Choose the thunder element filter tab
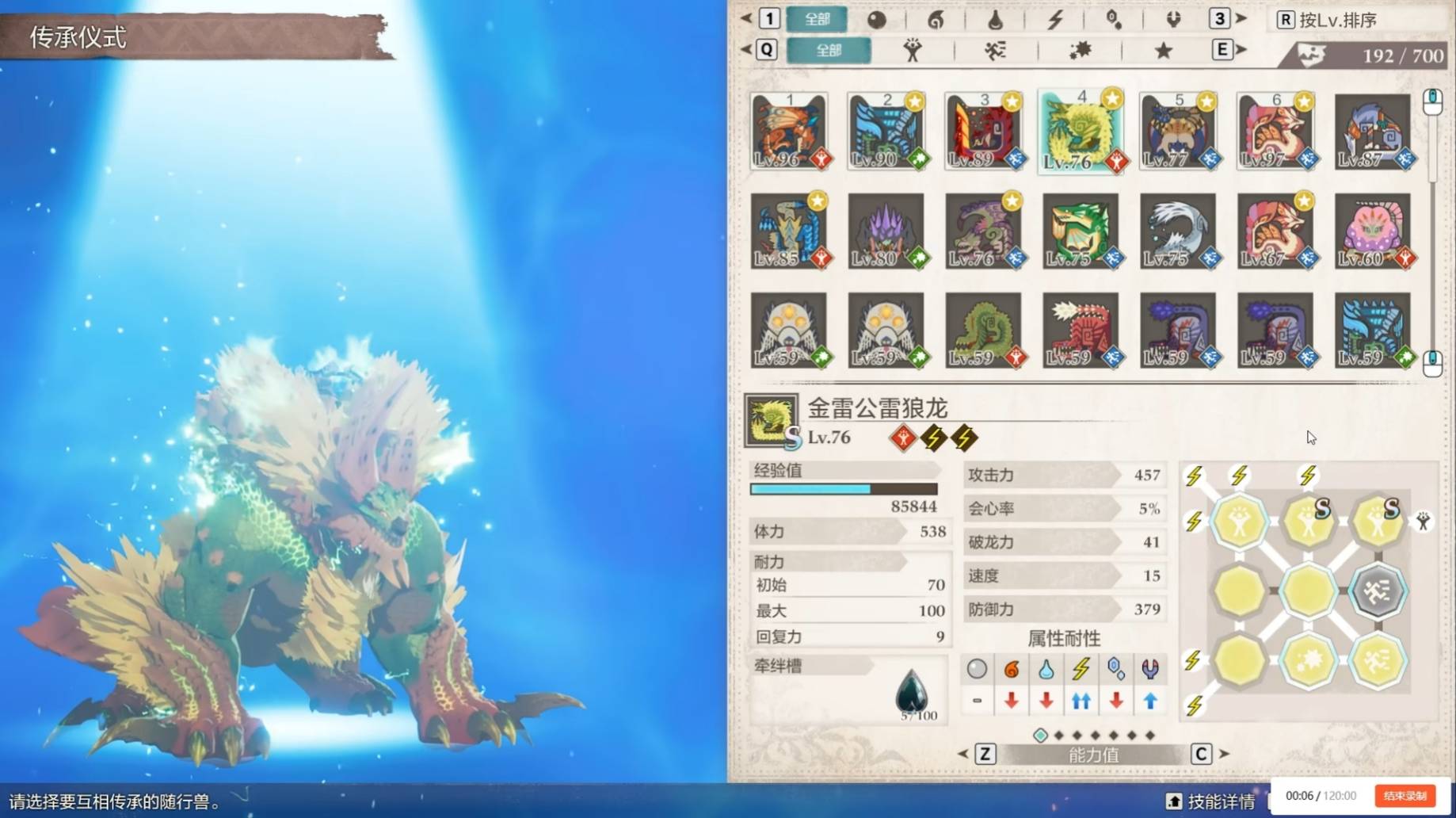This screenshot has width=1456, height=818. point(1054,20)
